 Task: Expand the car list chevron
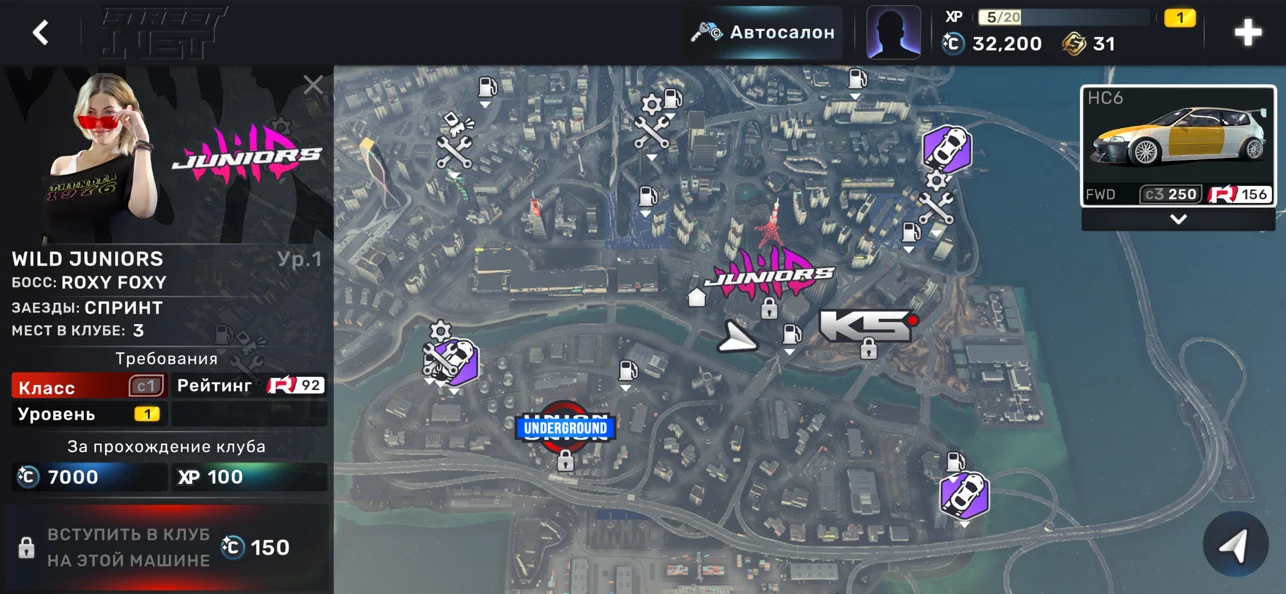[x=1178, y=219]
